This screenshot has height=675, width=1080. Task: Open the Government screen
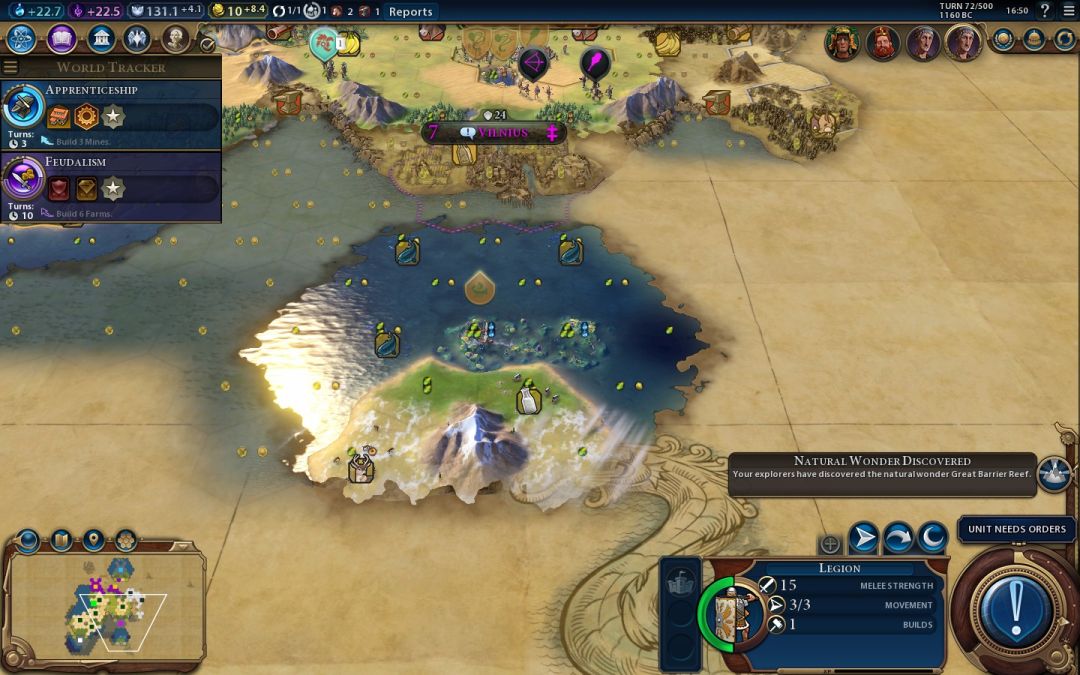(100, 39)
